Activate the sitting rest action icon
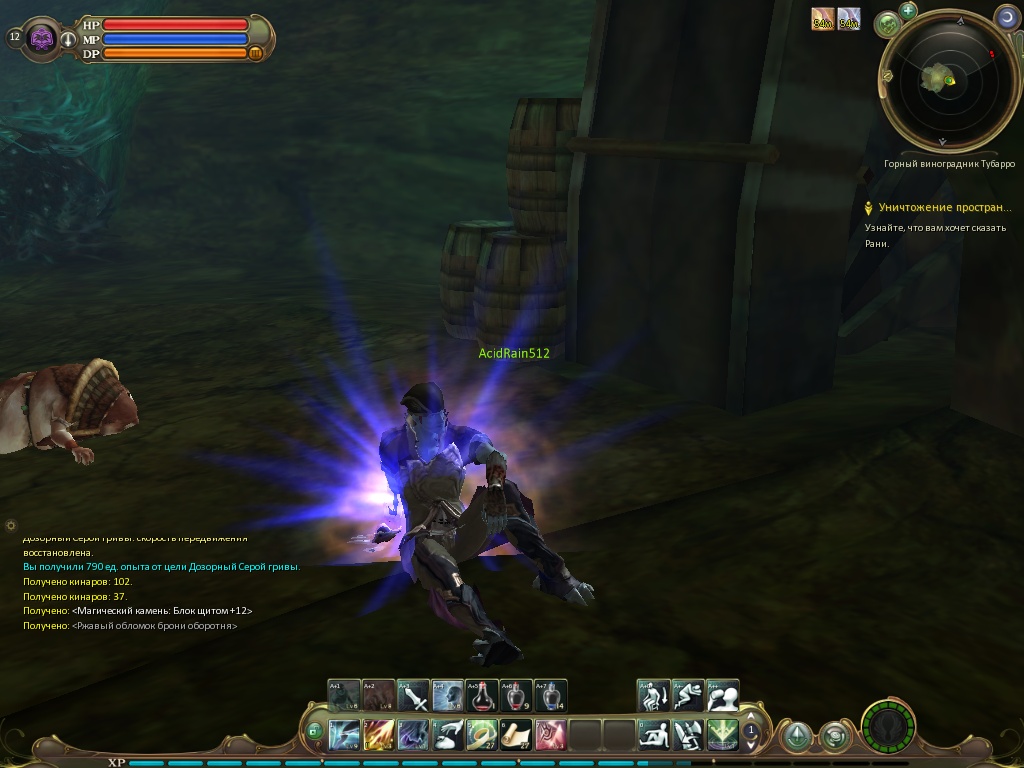The height and width of the screenshot is (768, 1024). 654,735
